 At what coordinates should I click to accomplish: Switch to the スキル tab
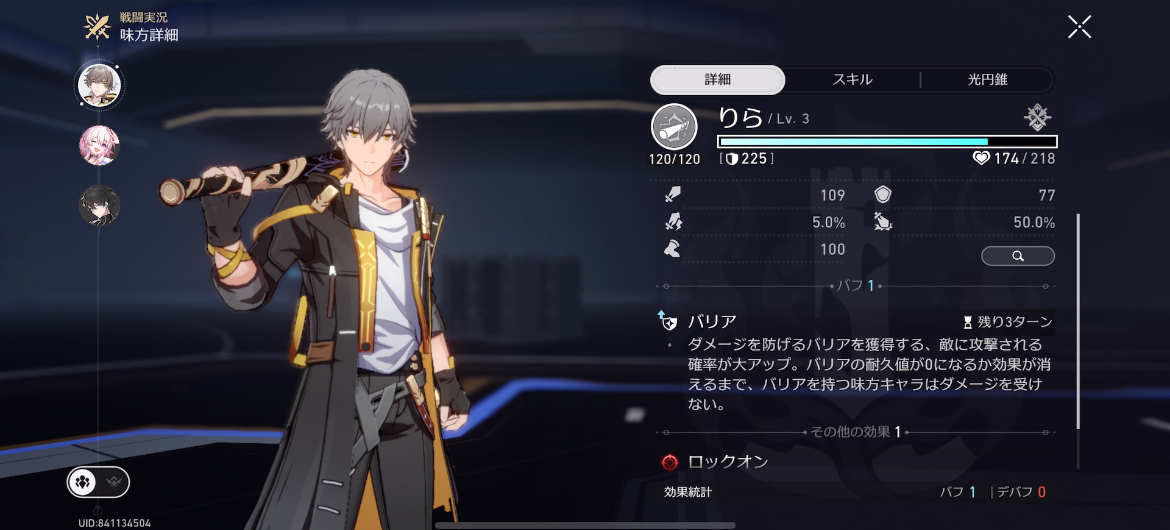click(x=852, y=80)
